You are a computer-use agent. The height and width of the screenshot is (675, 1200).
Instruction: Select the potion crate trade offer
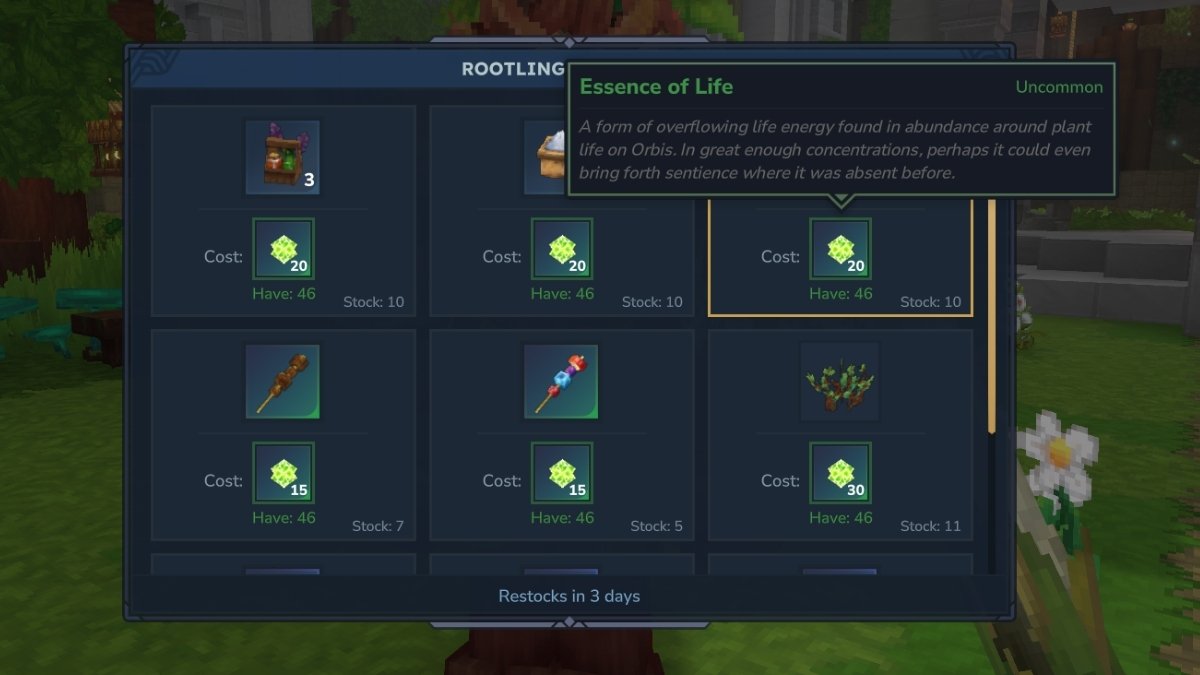point(283,158)
